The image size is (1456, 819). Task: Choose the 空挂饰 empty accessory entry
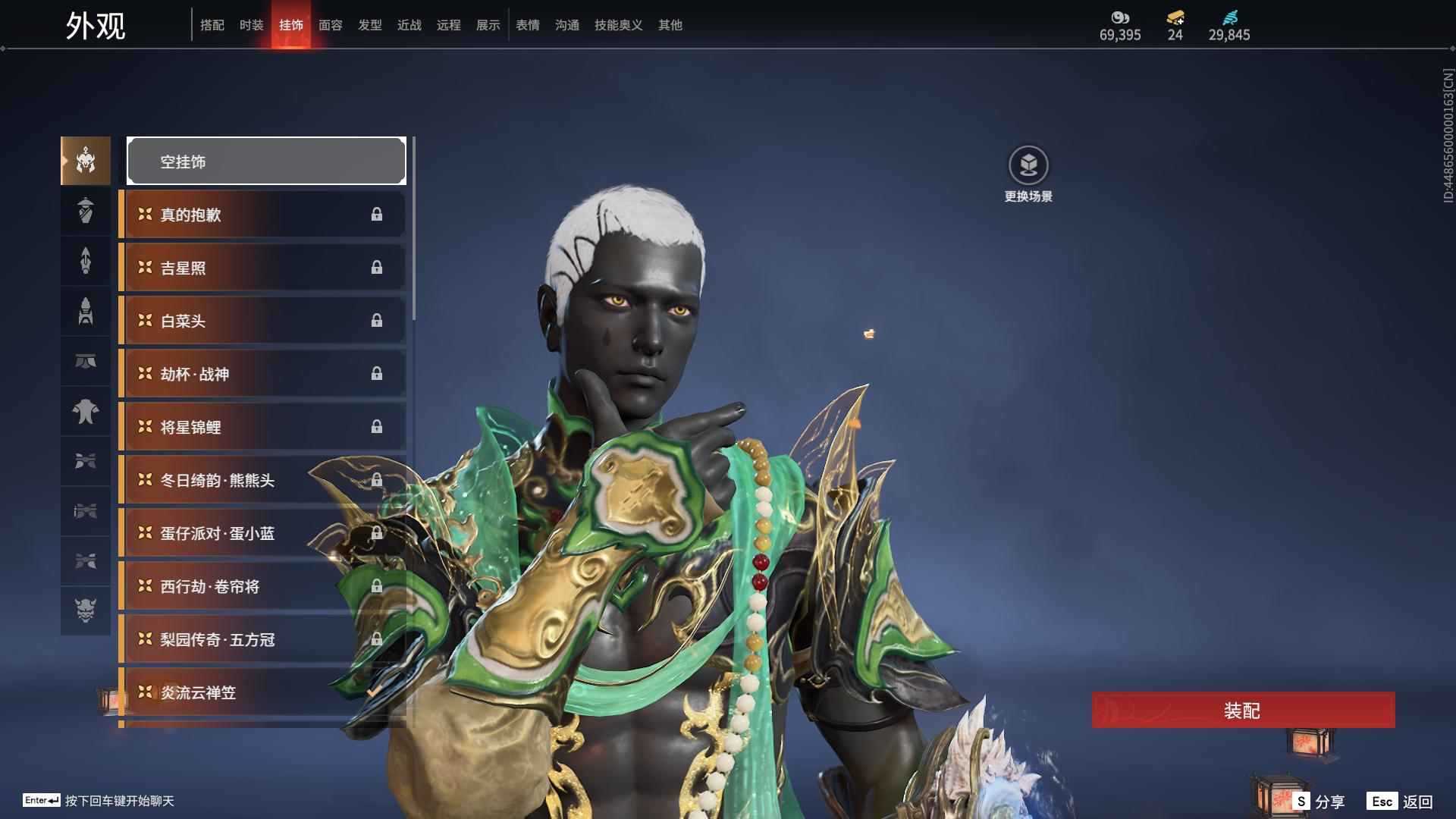(265, 162)
